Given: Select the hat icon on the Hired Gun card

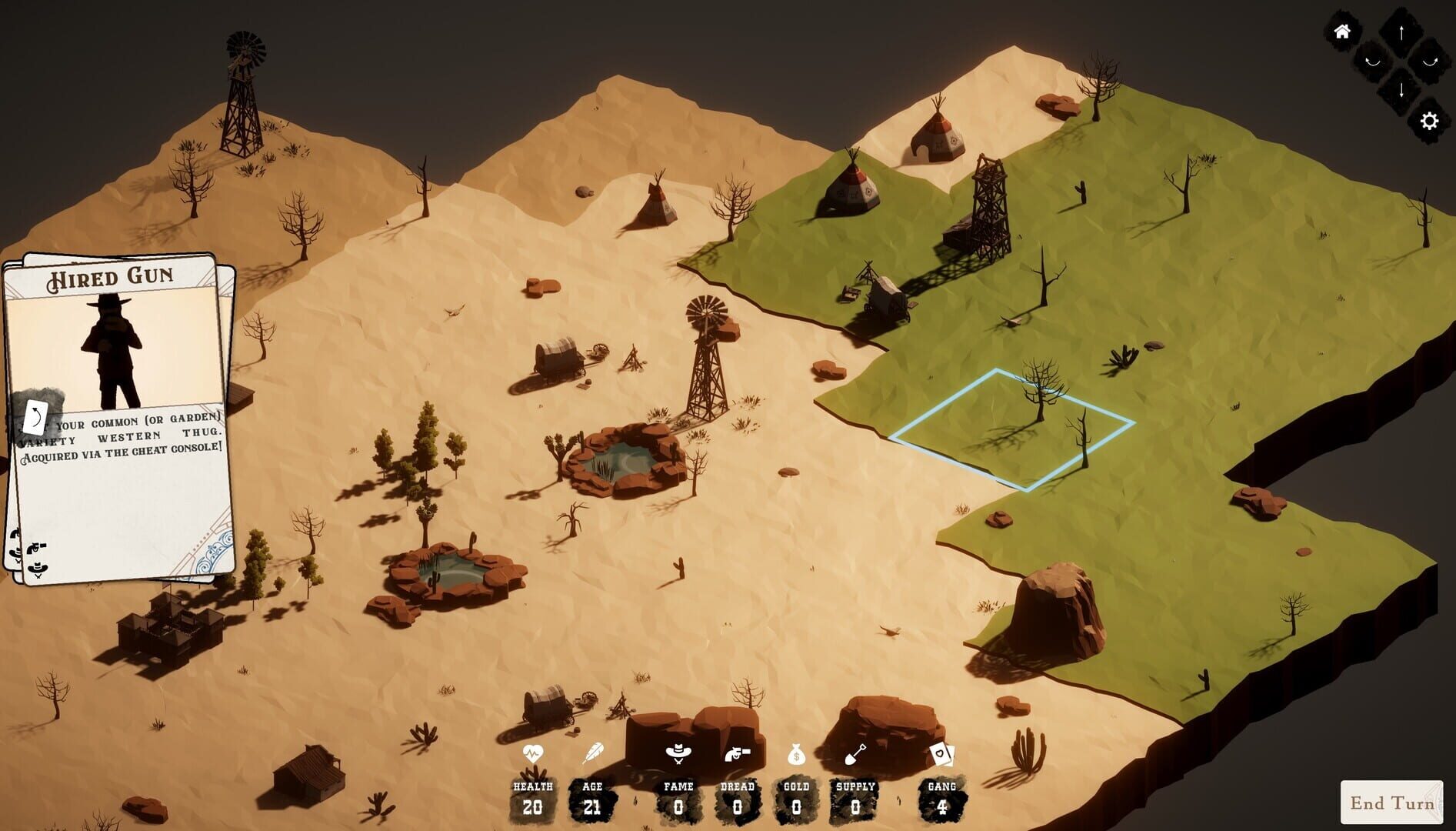Looking at the screenshot, I should click(38, 569).
